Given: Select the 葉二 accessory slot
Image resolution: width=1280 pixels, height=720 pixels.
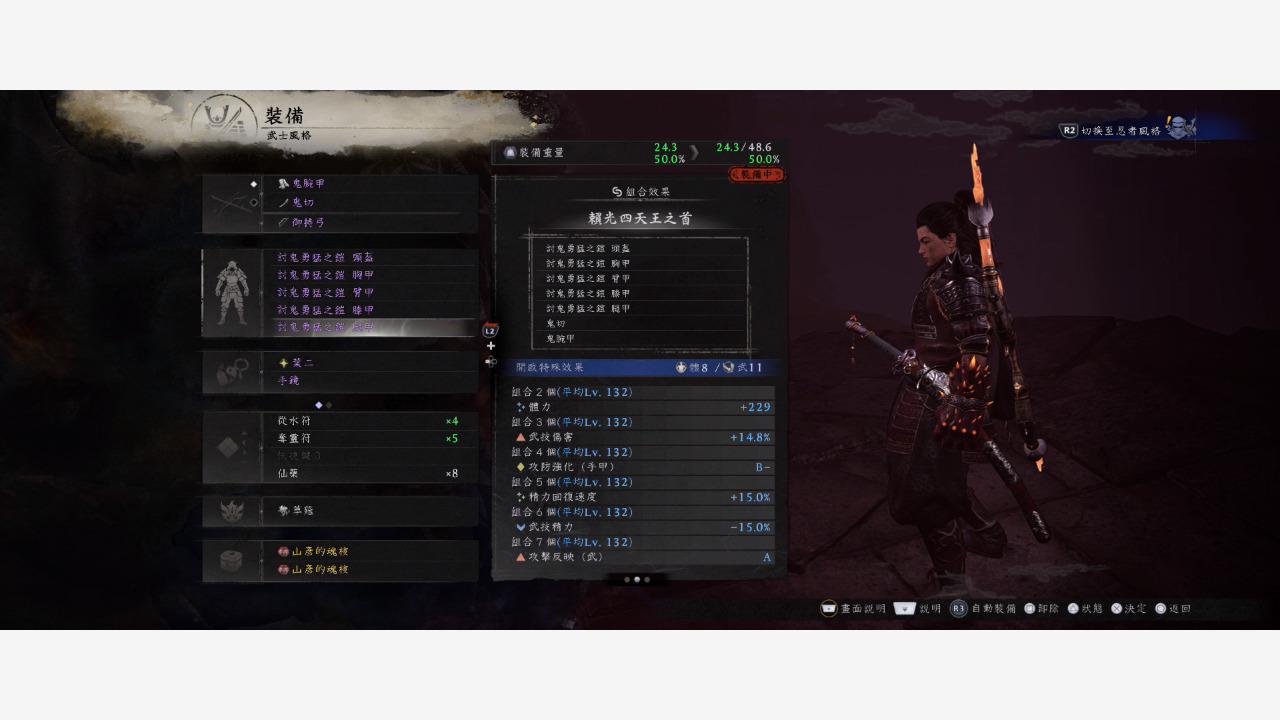Looking at the screenshot, I should (x=370, y=362).
